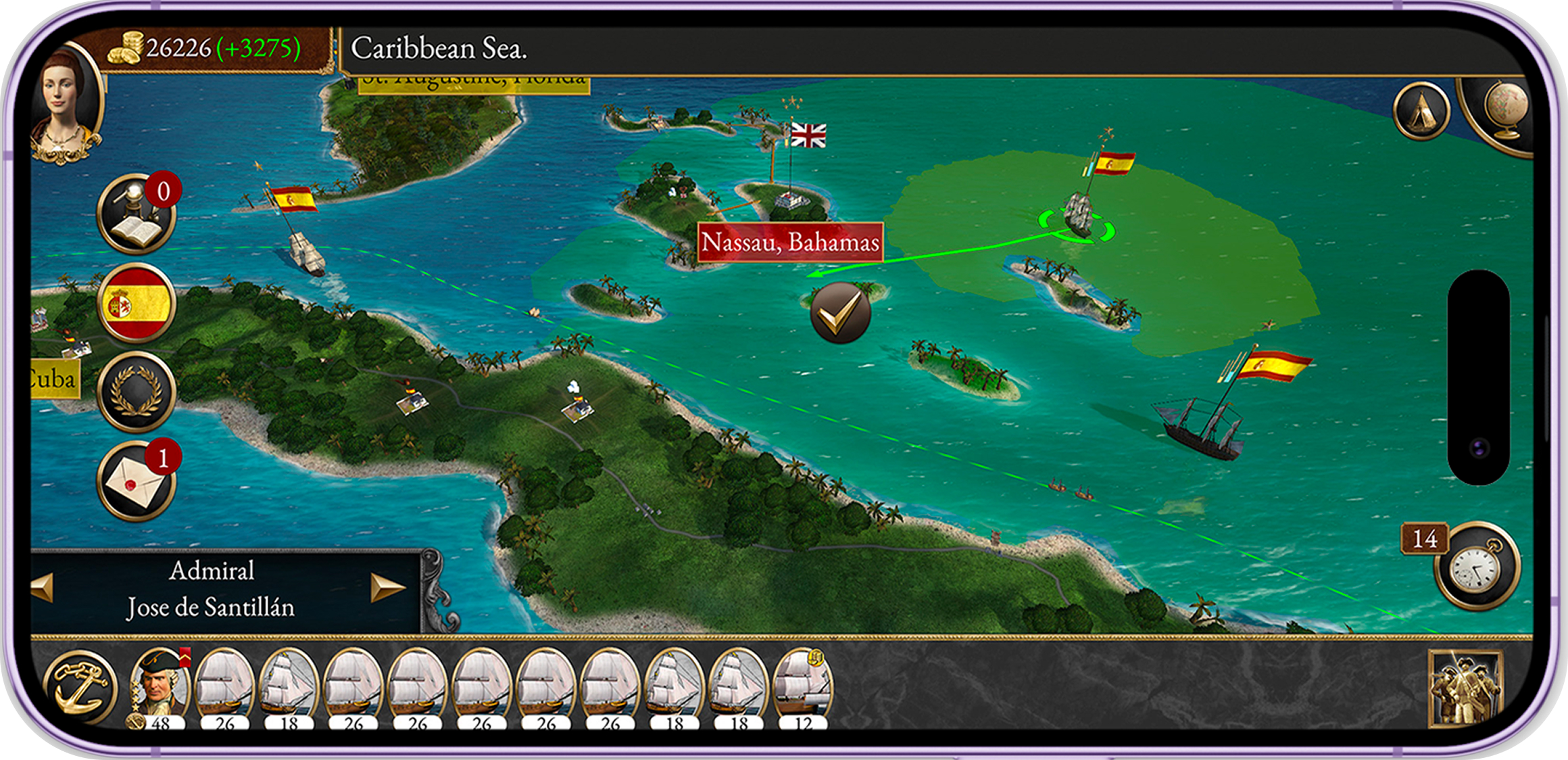Open the laurel wreath objectives button
This screenshot has width=1568, height=760.
137,391
